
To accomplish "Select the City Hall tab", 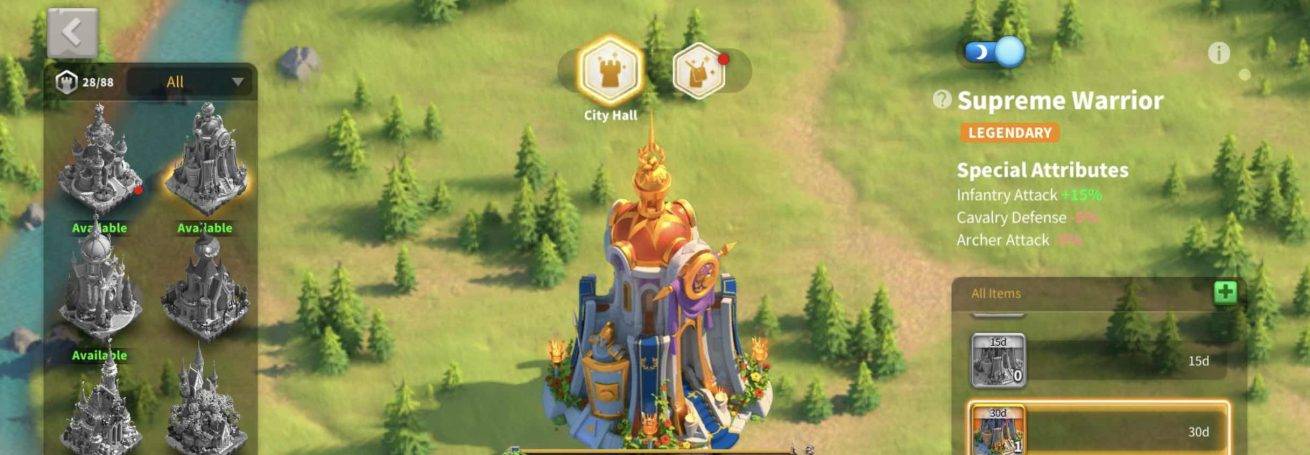I will [611, 71].
